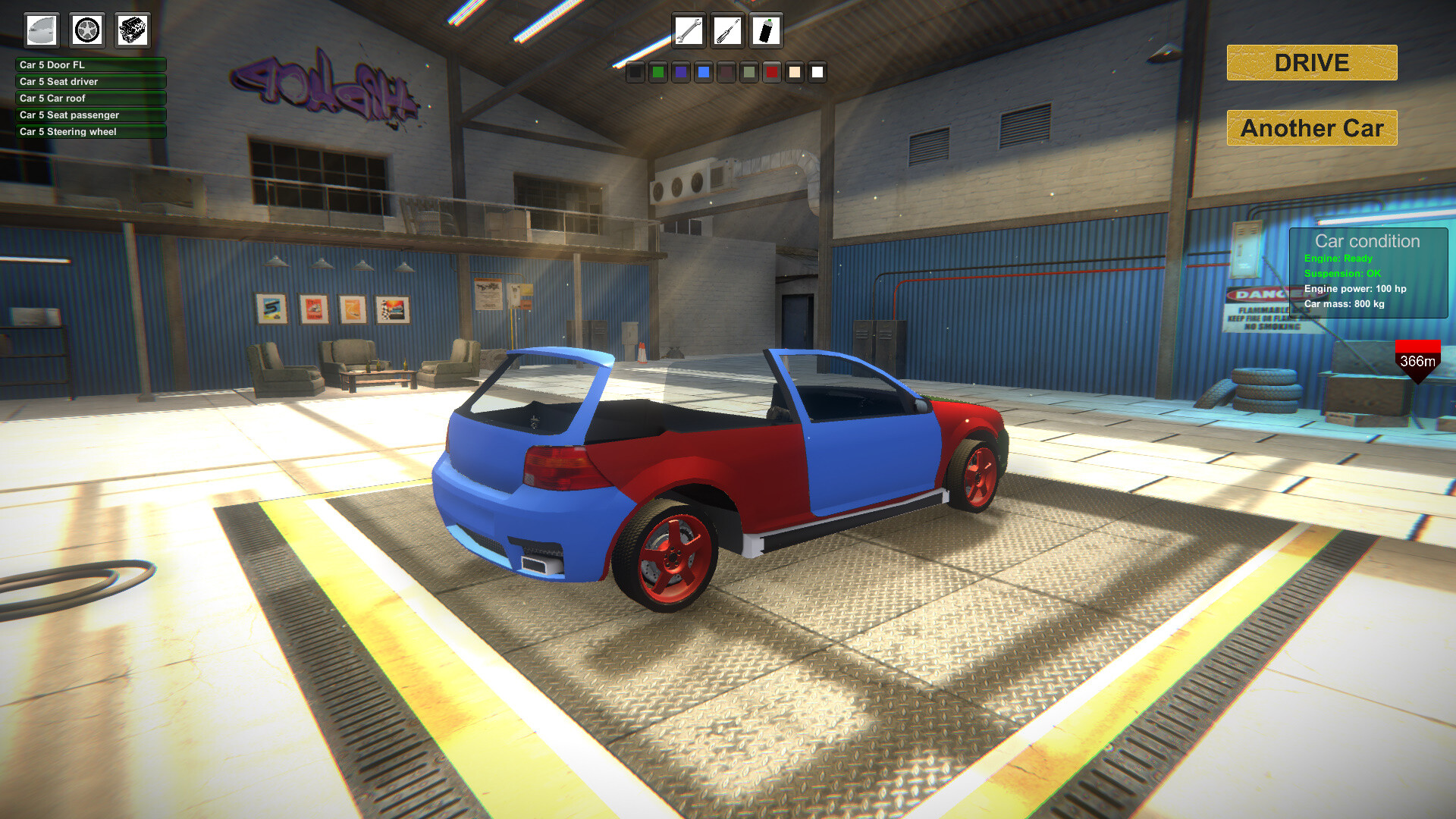Select Car 5 Door FL in parts list
The image size is (1456, 819).
[x=90, y=65]
